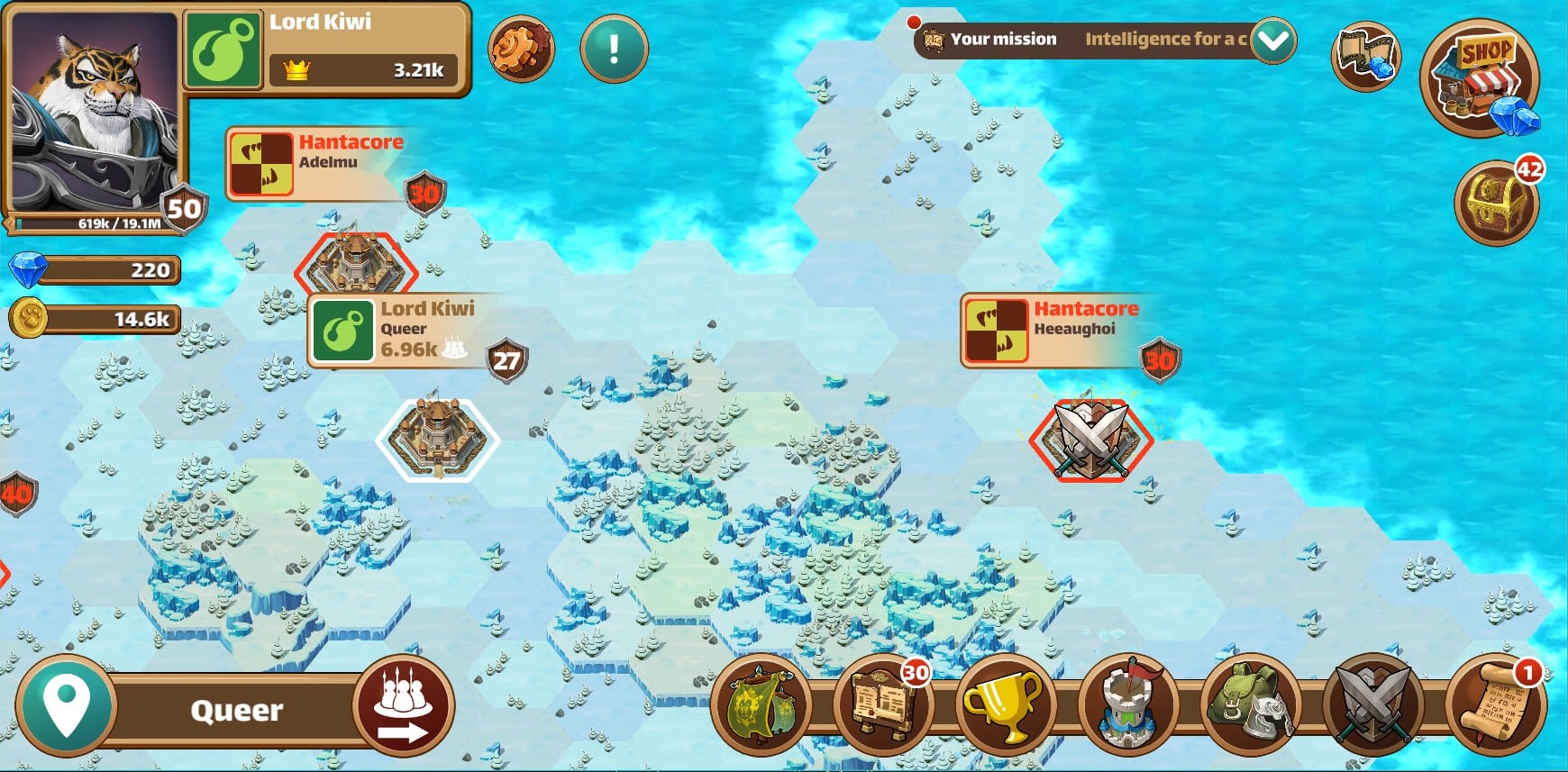Open the castle tower menu
Viewport: 1568px width, 772px height.
(1127, 707)
